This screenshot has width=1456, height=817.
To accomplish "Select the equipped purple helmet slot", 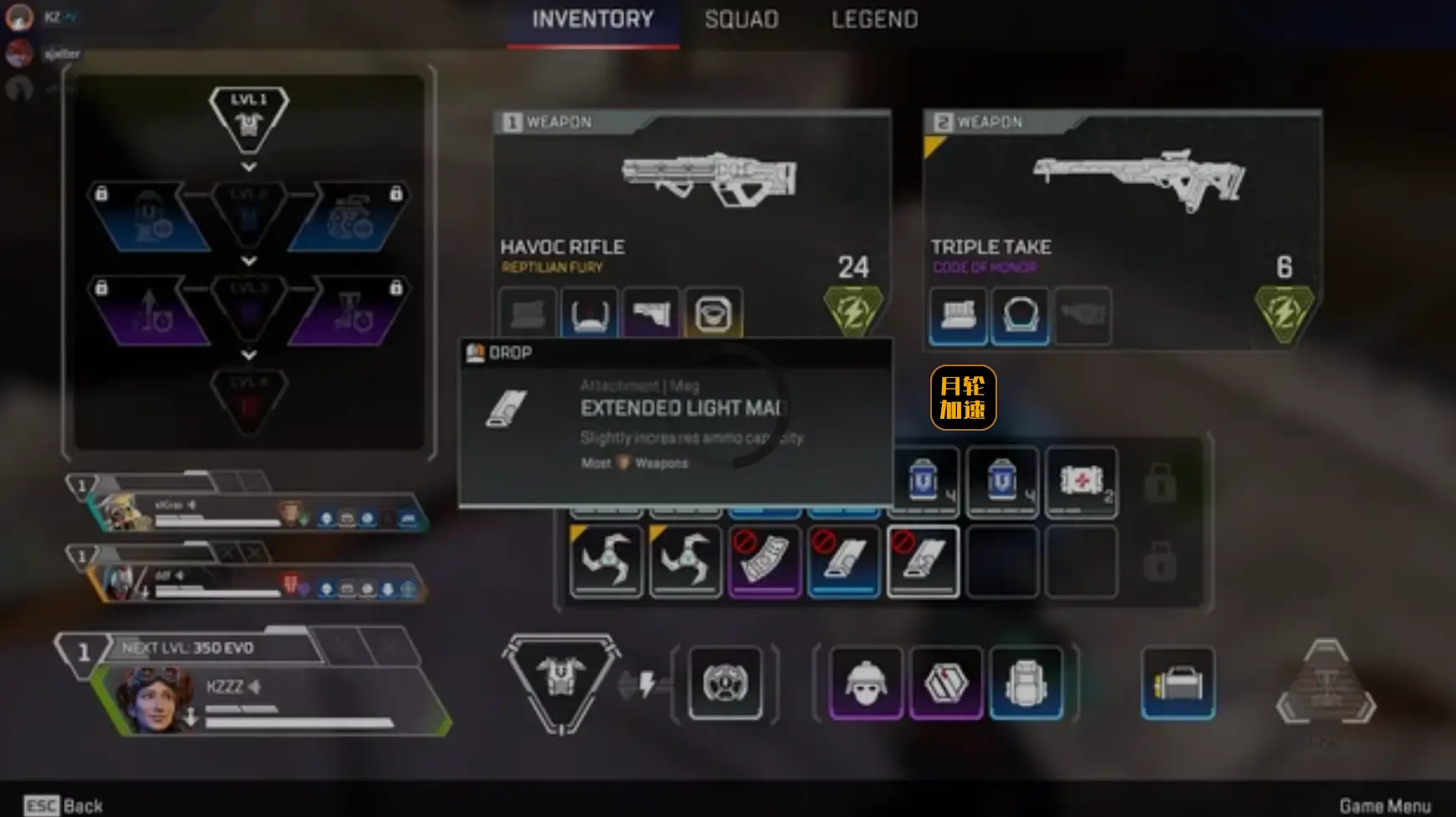I will coord(866,683).
